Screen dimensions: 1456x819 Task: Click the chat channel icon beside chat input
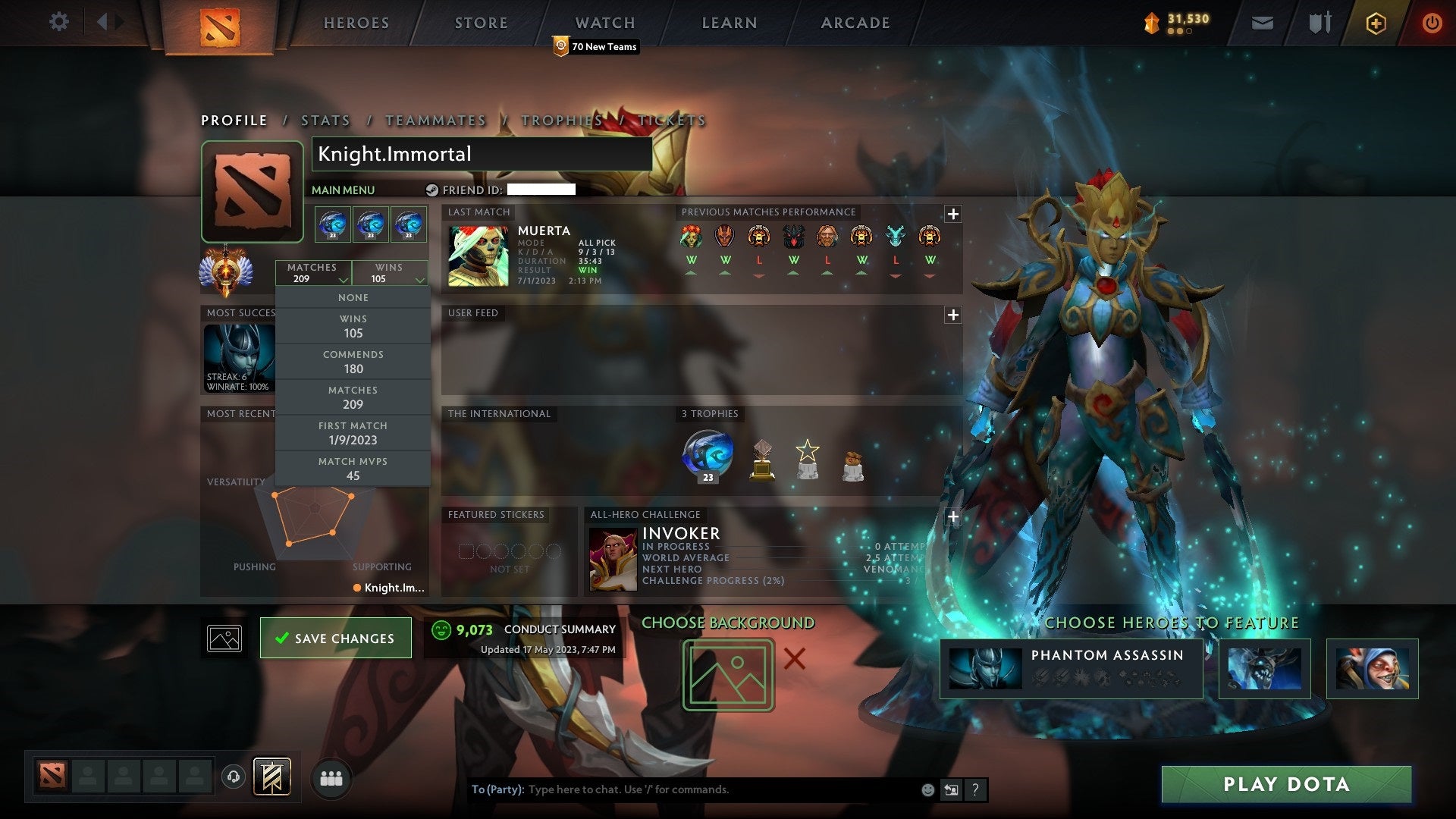coord(952,789)
